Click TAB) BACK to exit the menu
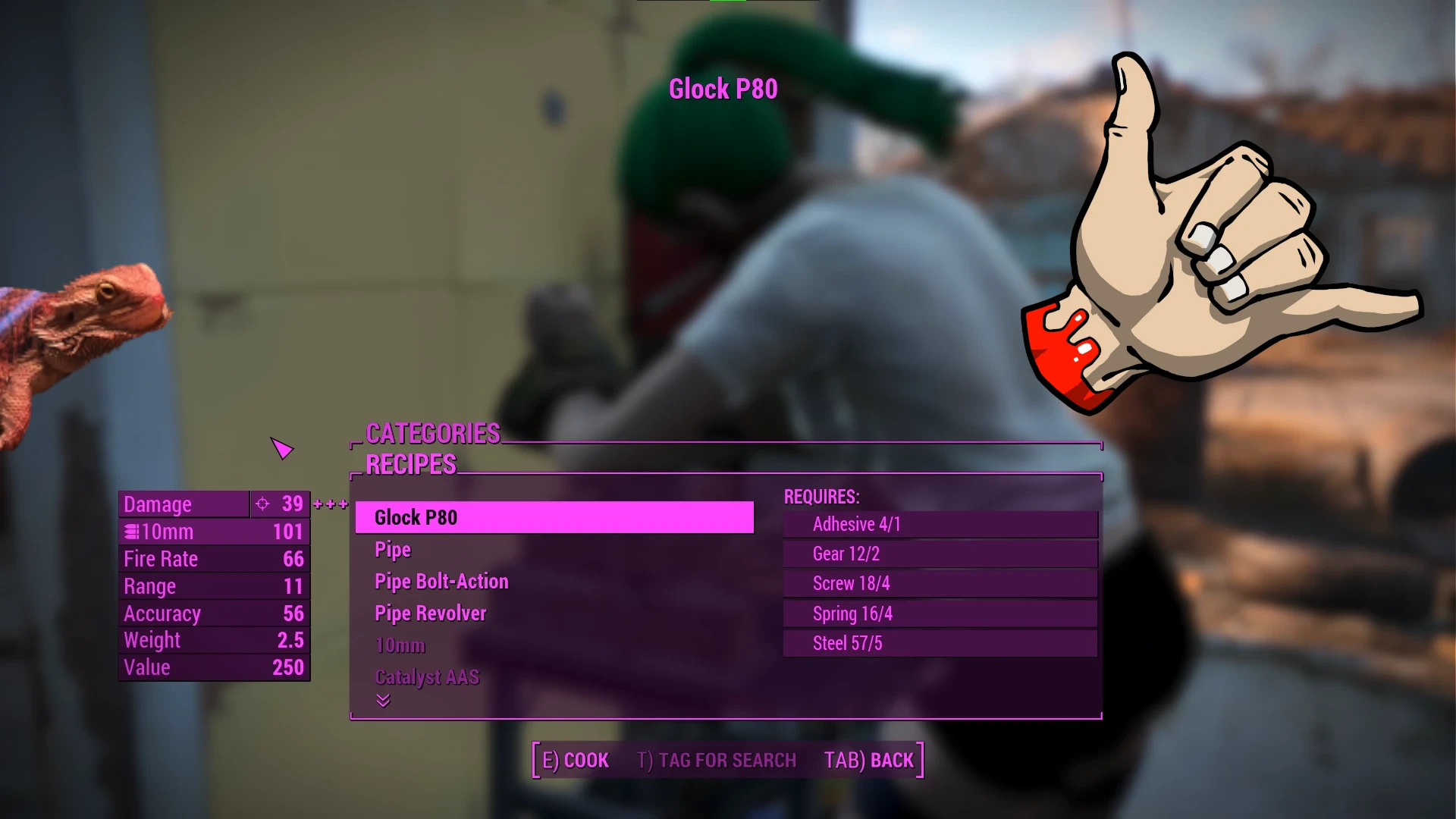The width and height of the screenshot is (1456, 819). (x=869, y=760)
